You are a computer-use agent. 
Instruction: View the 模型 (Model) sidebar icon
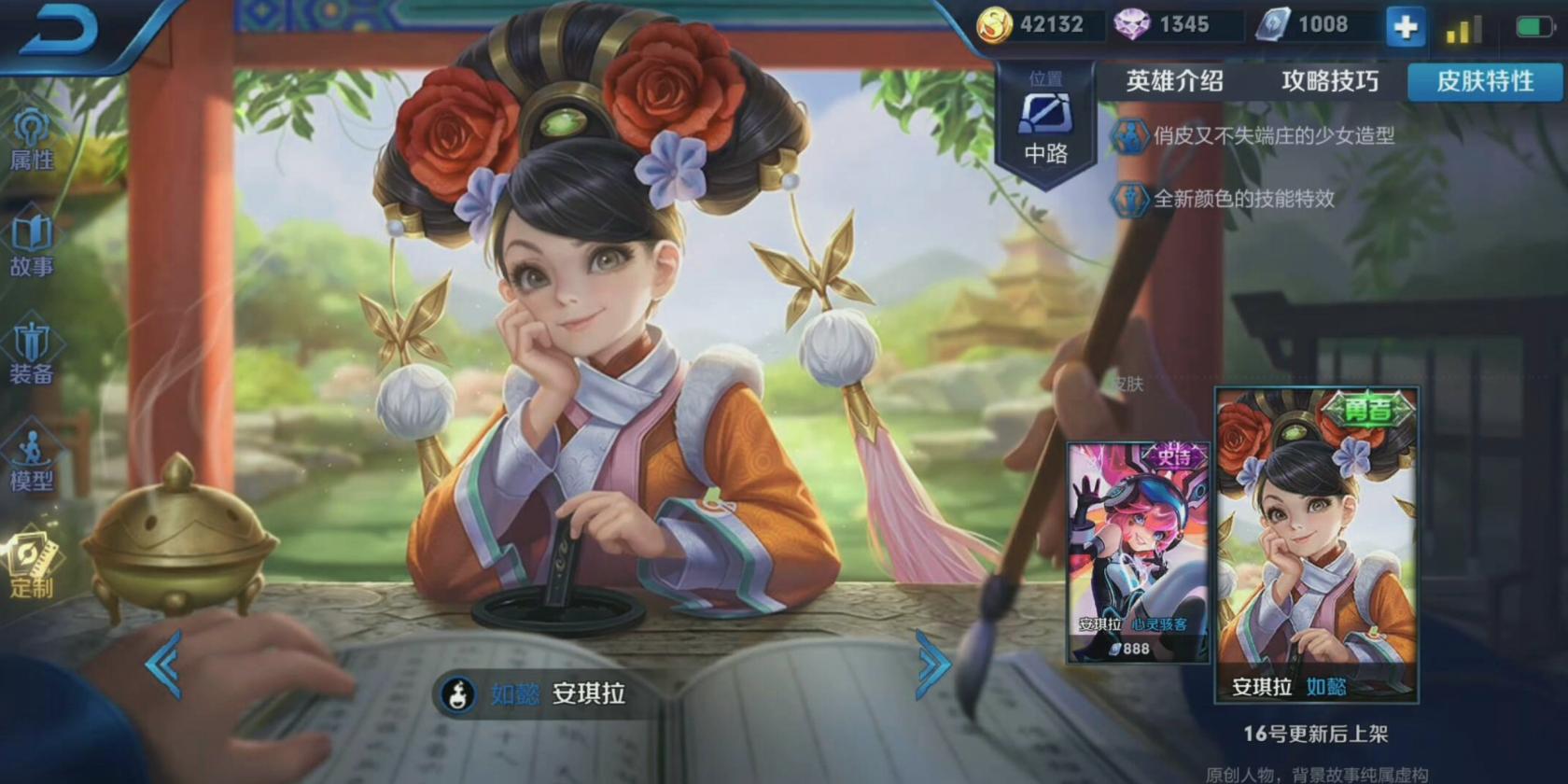[33, 465]
